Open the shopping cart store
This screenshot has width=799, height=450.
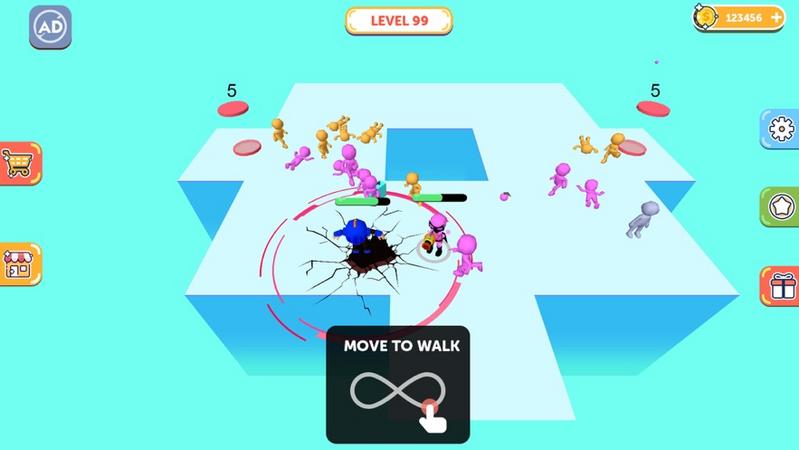point(18,162)
